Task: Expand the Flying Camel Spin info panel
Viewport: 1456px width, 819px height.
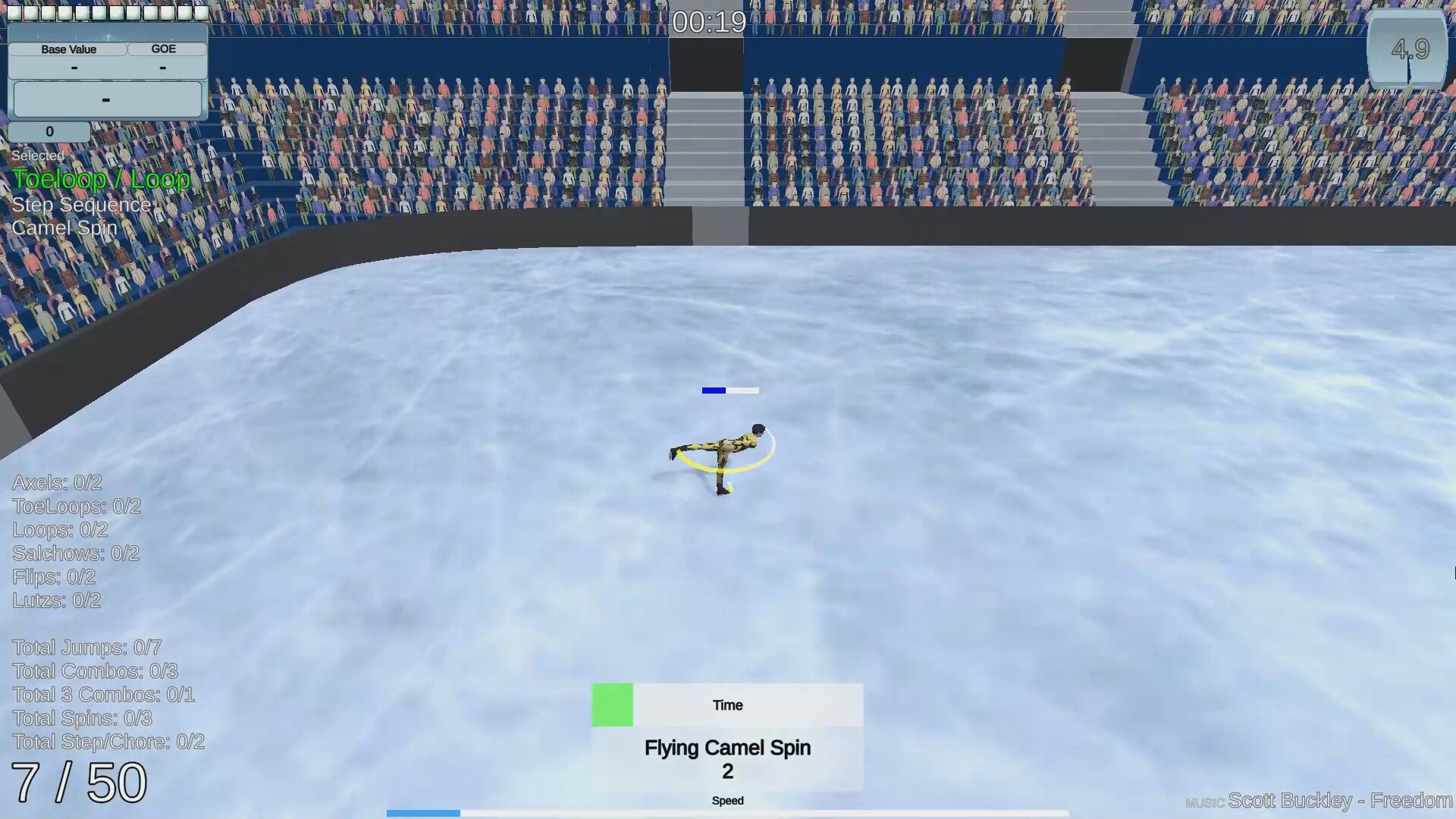Action: [726, 758]
